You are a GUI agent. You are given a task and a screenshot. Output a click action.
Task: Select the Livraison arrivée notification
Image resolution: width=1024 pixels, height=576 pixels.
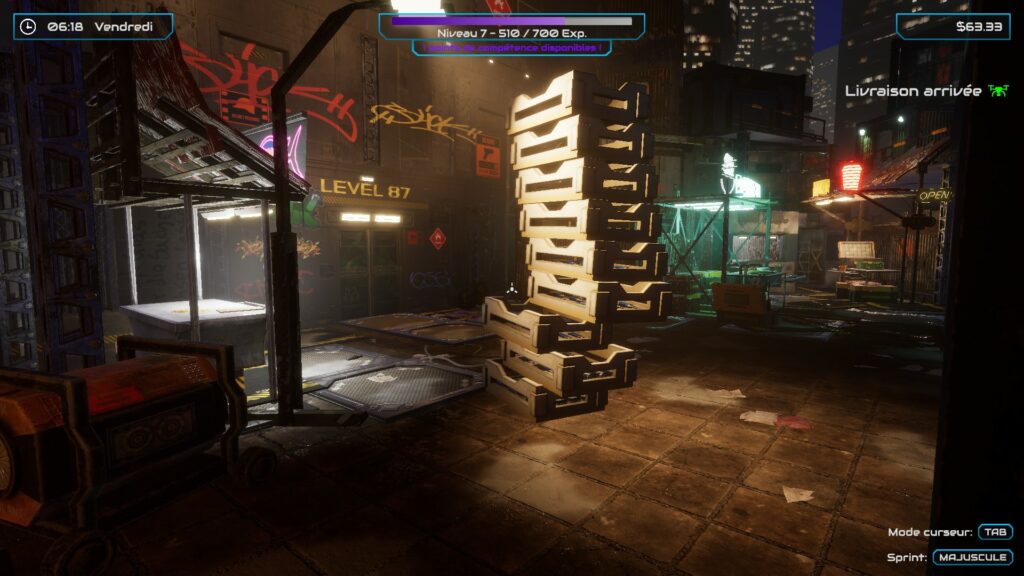tap(913, 91)
